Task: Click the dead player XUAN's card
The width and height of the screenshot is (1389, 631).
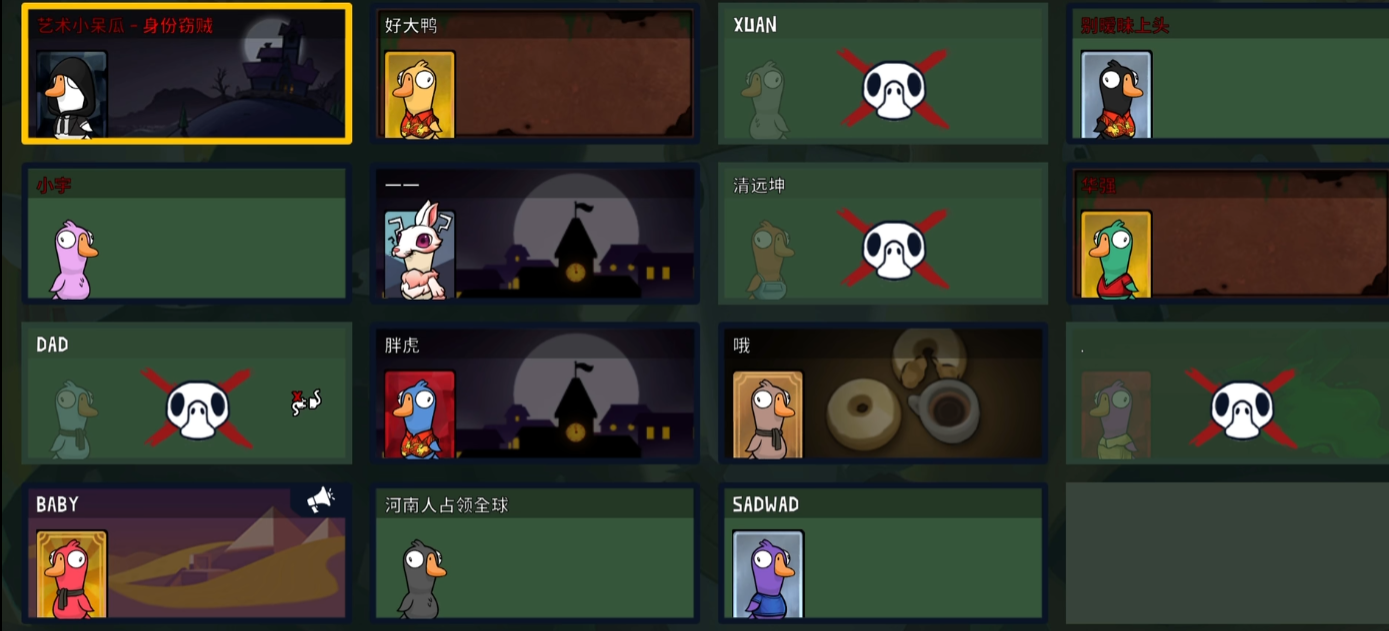Action: tap(883, 74)
